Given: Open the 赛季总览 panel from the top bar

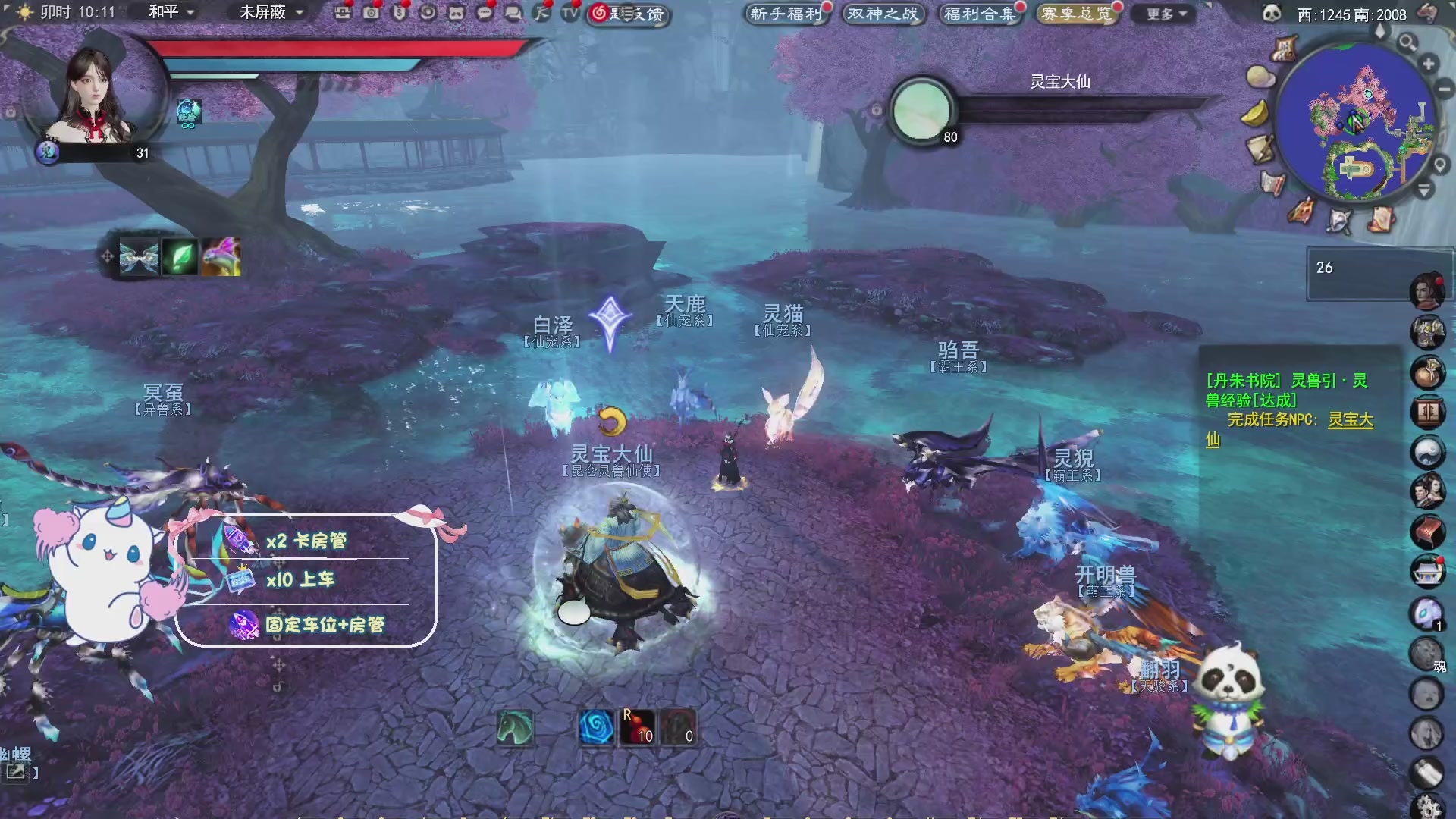Looking at the screenshot, I should [1077, 13].
